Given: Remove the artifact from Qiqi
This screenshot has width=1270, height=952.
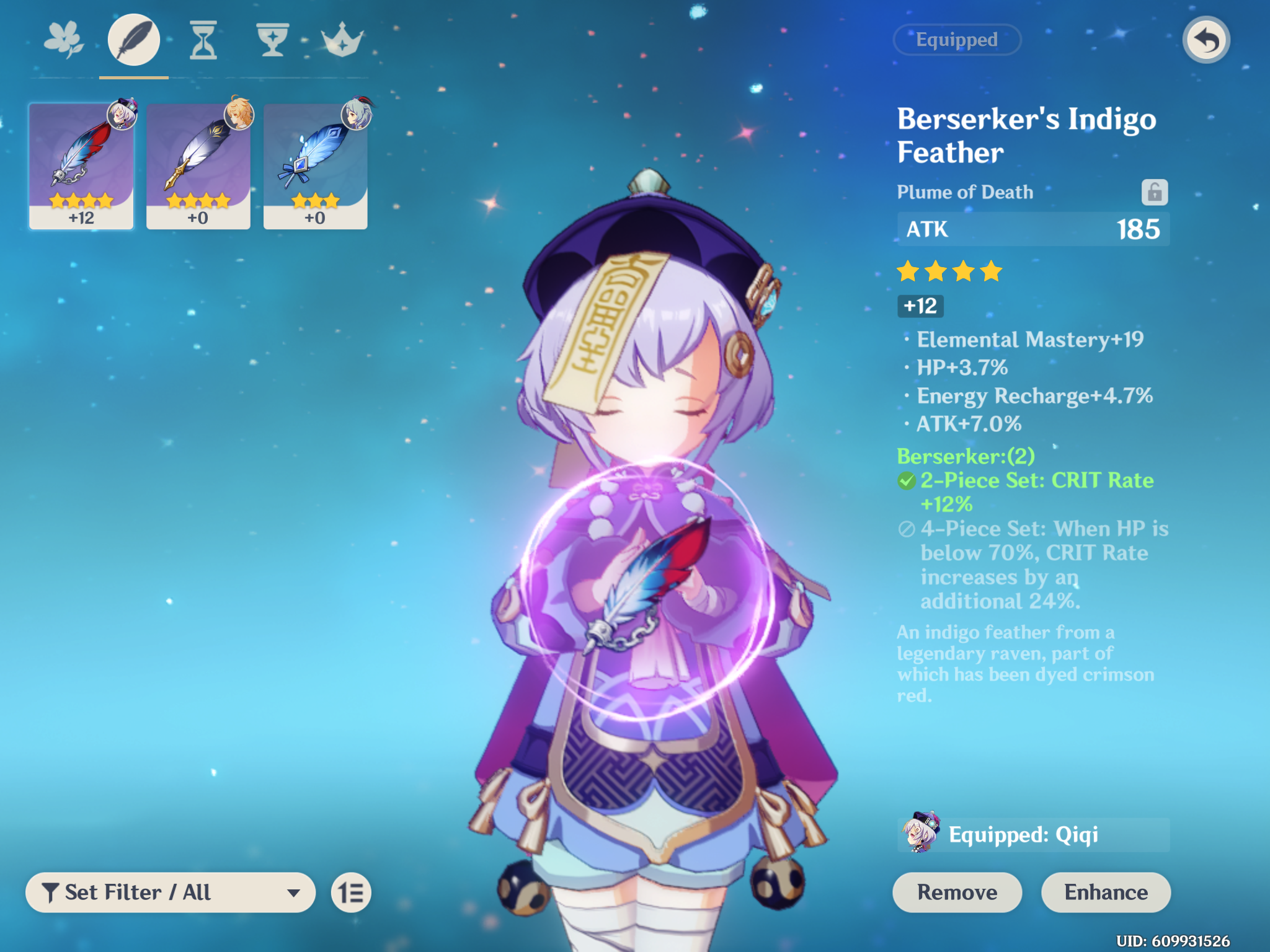Looking at the screenshot, I should pyautogui.click(x=957, y=892).
